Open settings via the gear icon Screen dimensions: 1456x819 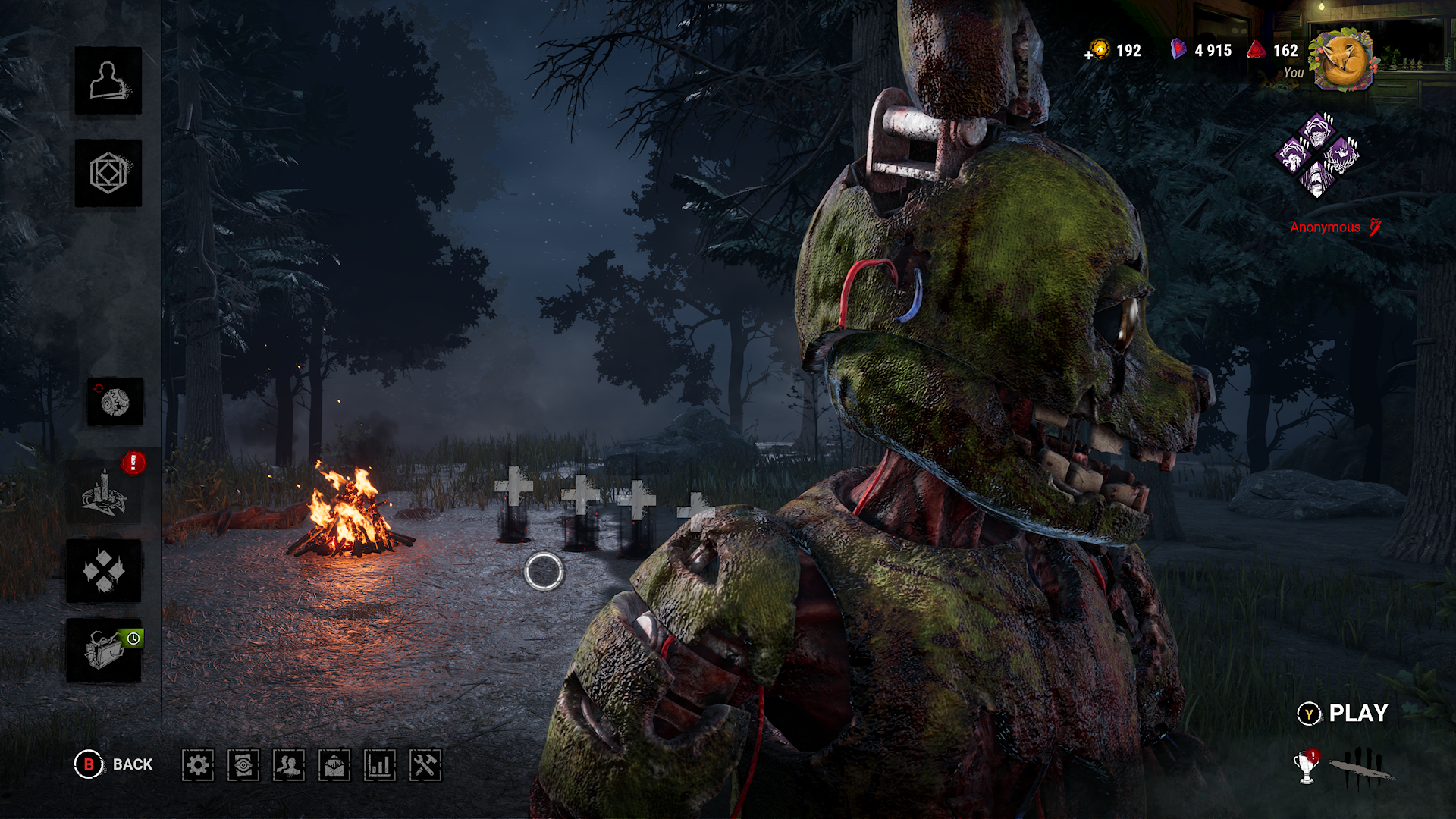pyautogui.click(x=198, y=765)
